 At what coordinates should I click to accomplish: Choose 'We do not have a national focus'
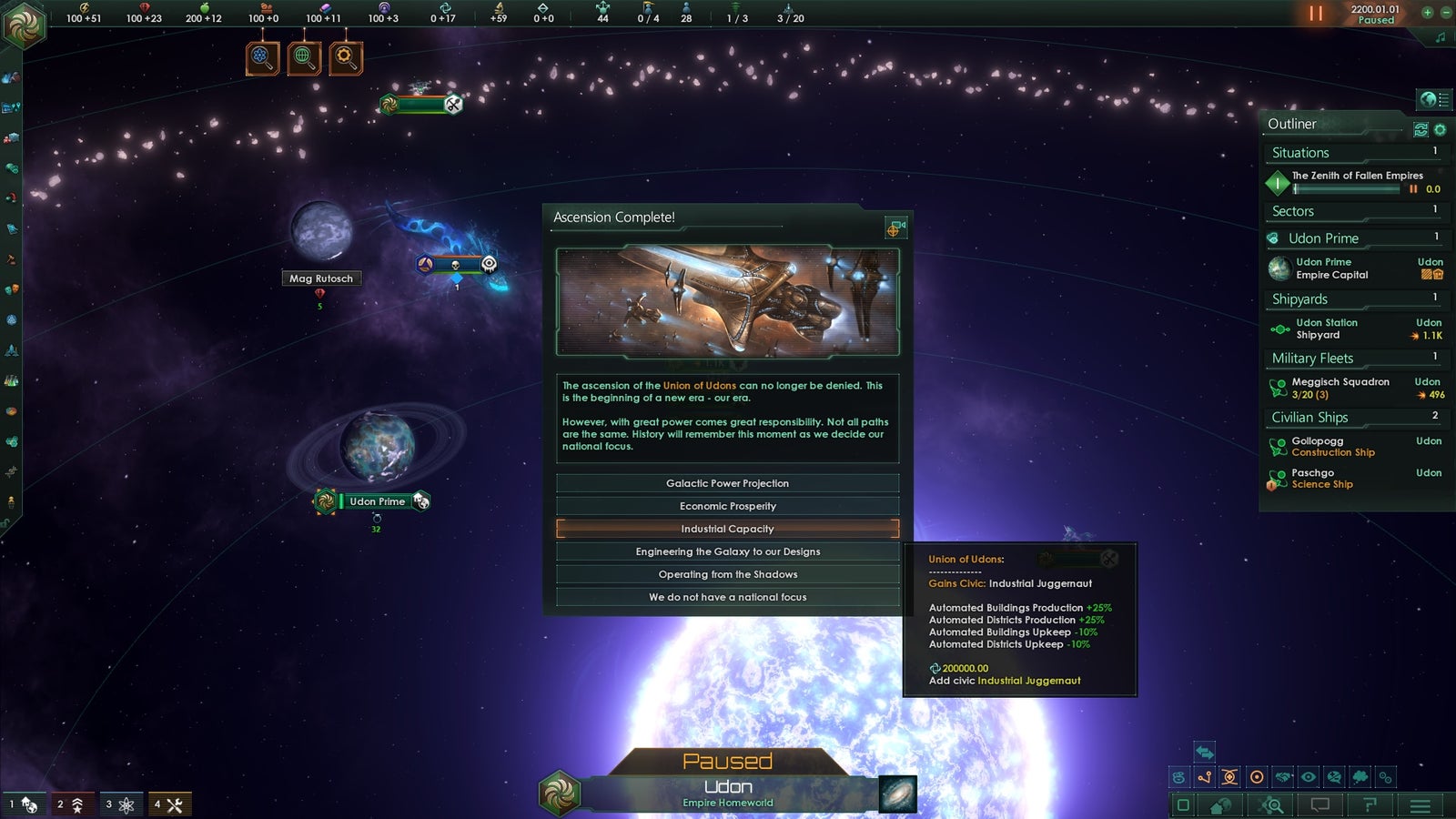coord(727,597)
